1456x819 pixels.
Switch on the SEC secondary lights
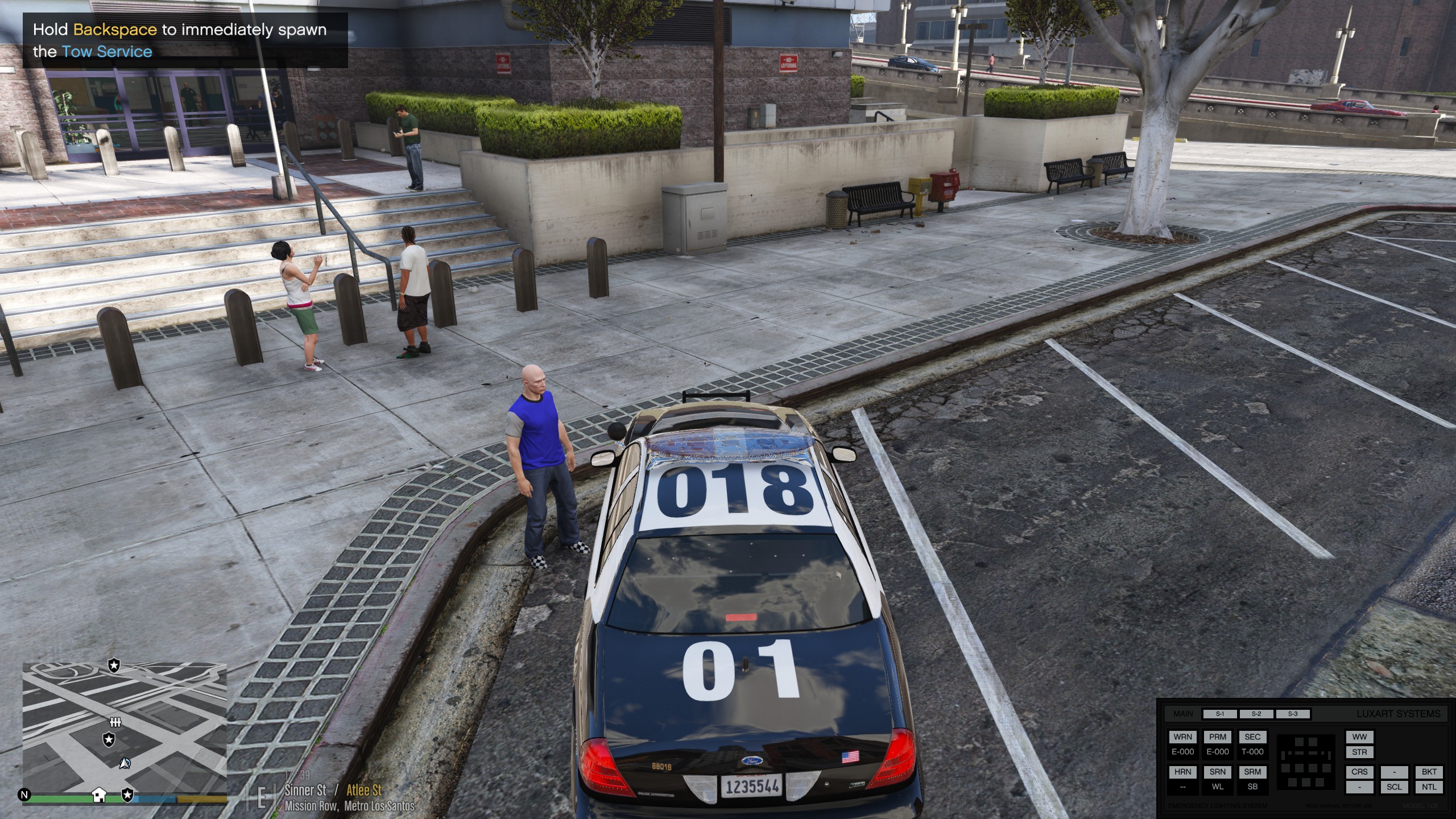pos(1252,737)
